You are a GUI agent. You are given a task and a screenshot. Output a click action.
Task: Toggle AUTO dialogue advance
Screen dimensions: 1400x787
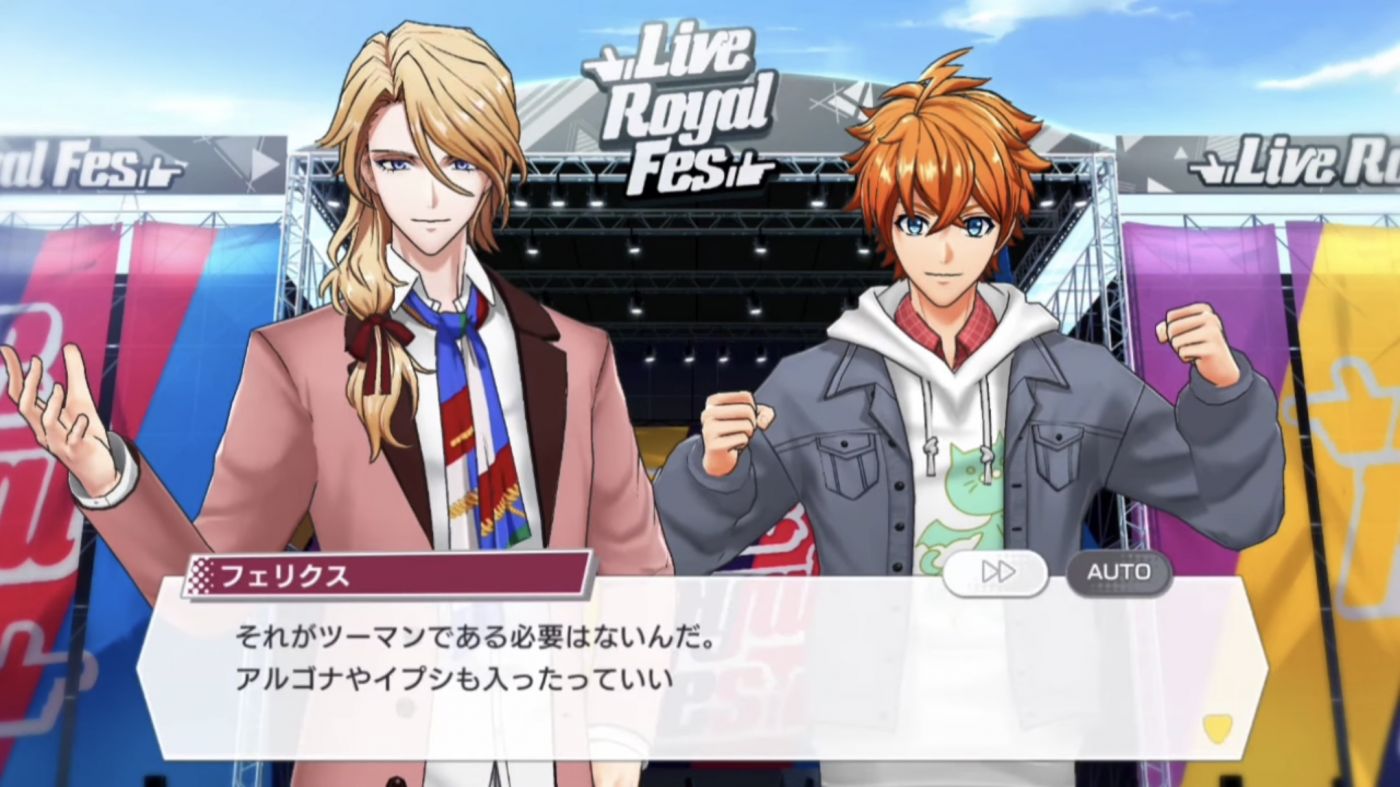(1118, 572)
